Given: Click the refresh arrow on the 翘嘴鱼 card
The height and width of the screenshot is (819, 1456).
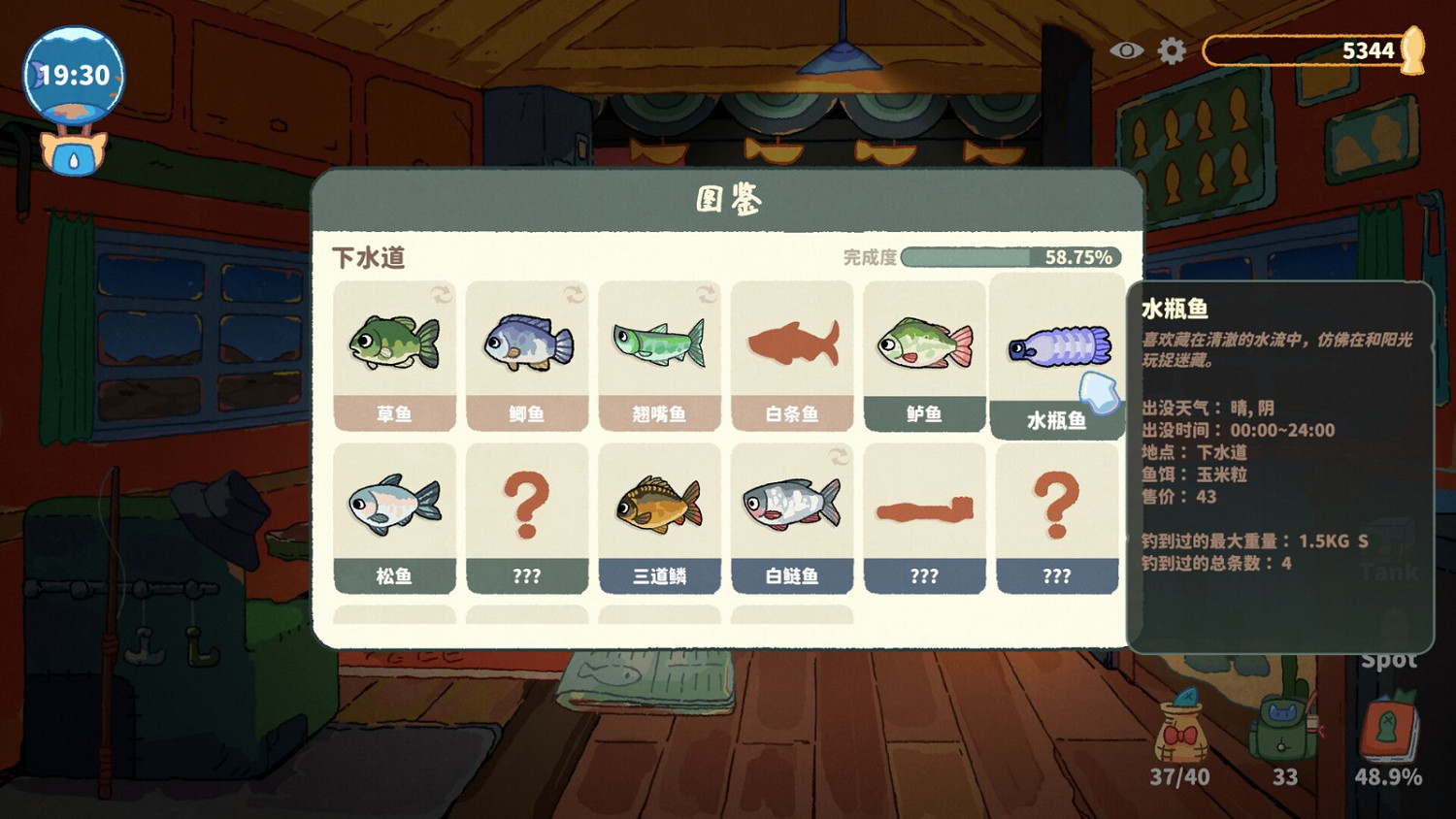Looking at the screenshot, I should click(x=706, y=293).
